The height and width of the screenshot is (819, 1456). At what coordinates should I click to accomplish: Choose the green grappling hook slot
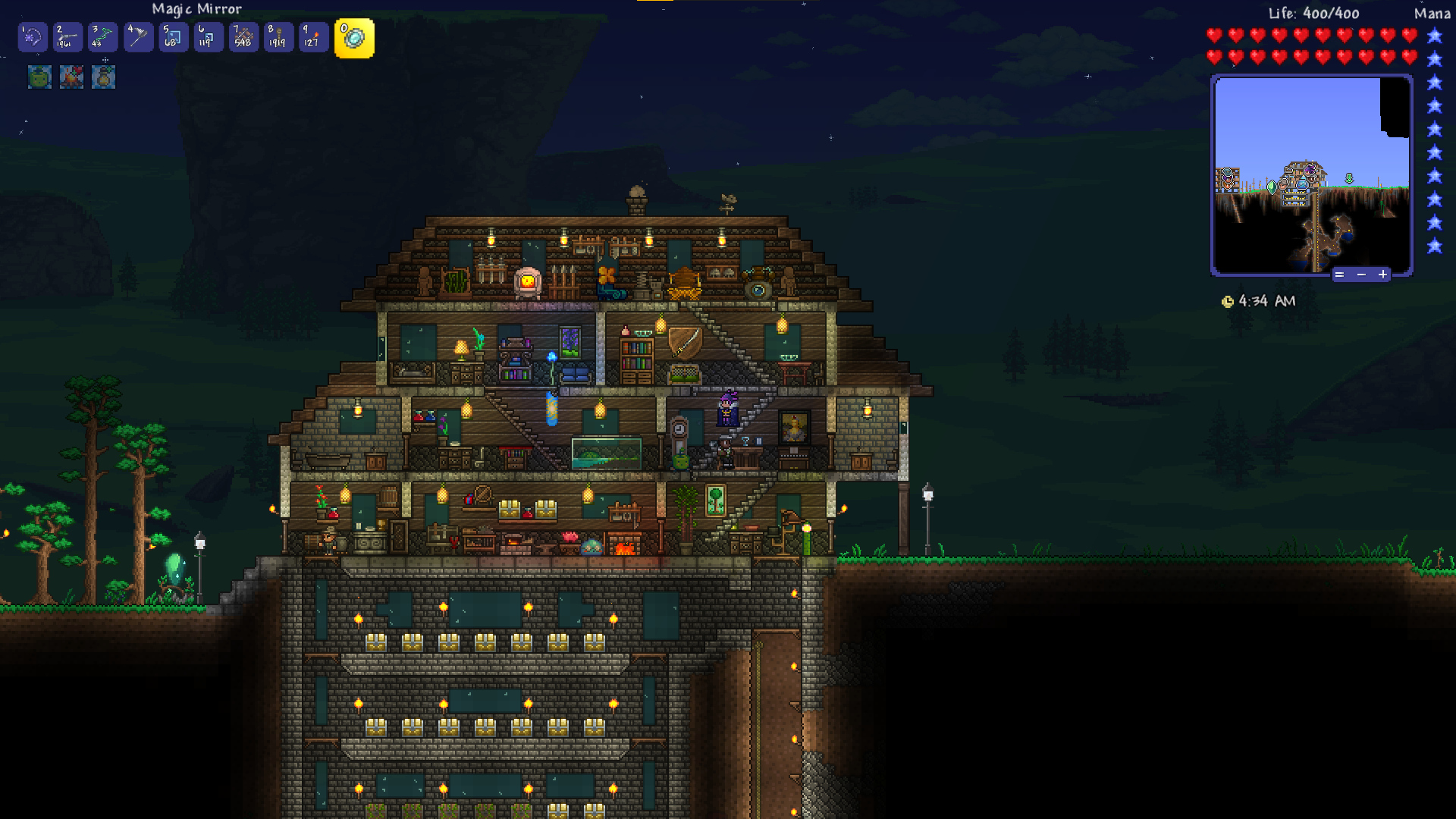[102, 37]
